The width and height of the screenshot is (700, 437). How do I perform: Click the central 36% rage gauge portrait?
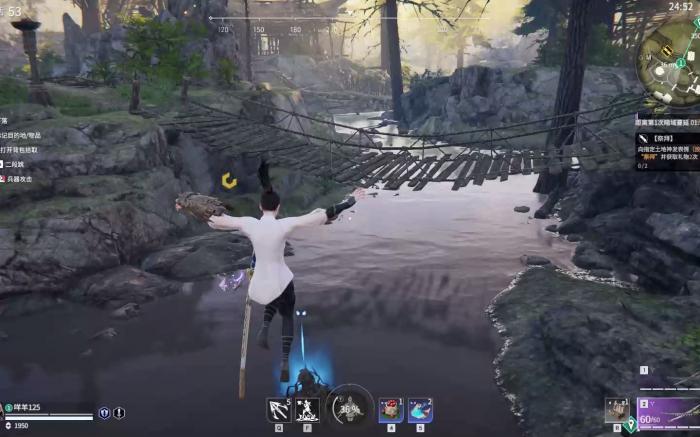[x=349, y=407]
